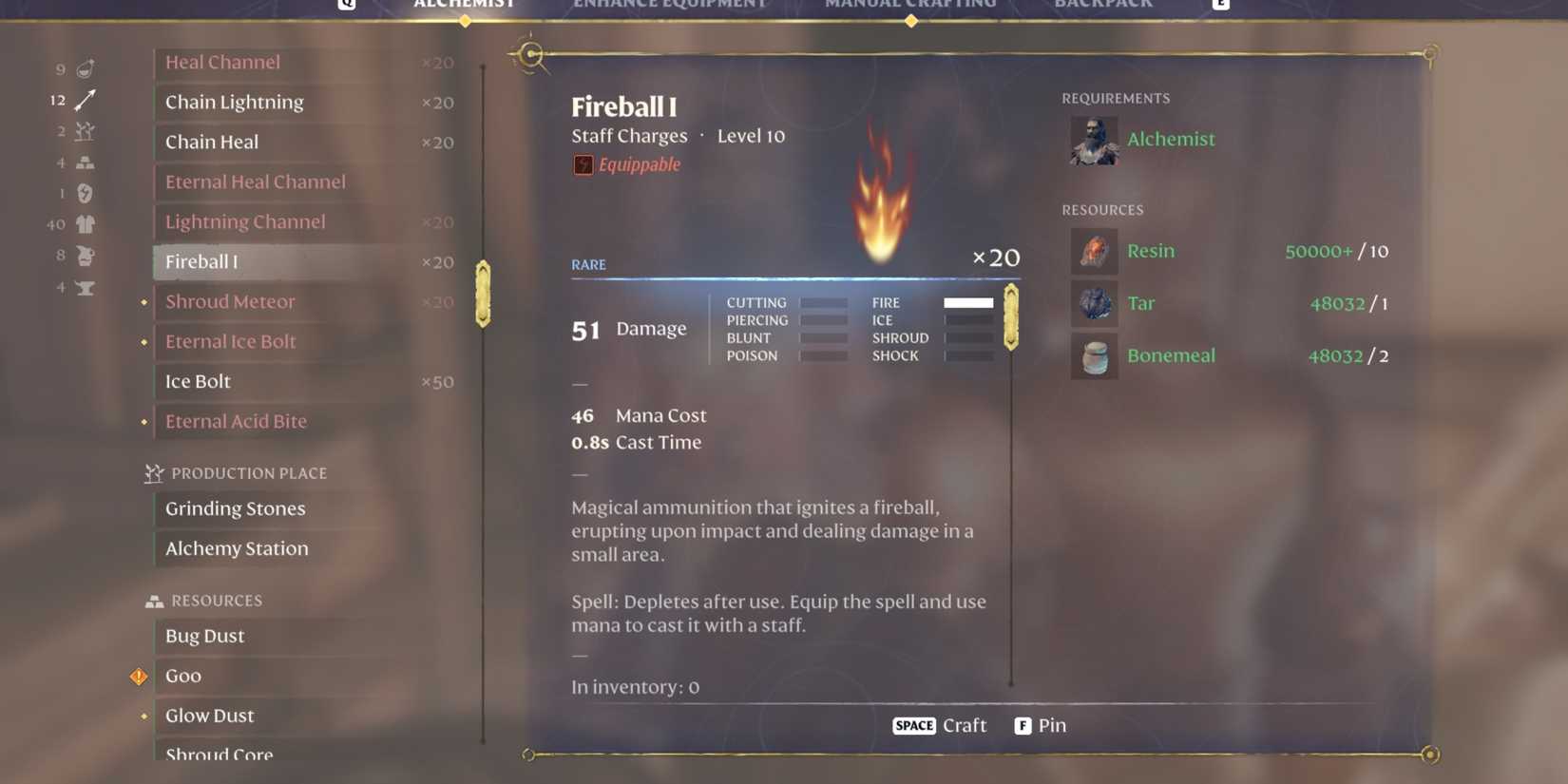Toggle the diamond marker beside Shroud Meteor
This screenshot has width=1568, height=784.
[144, 301]
